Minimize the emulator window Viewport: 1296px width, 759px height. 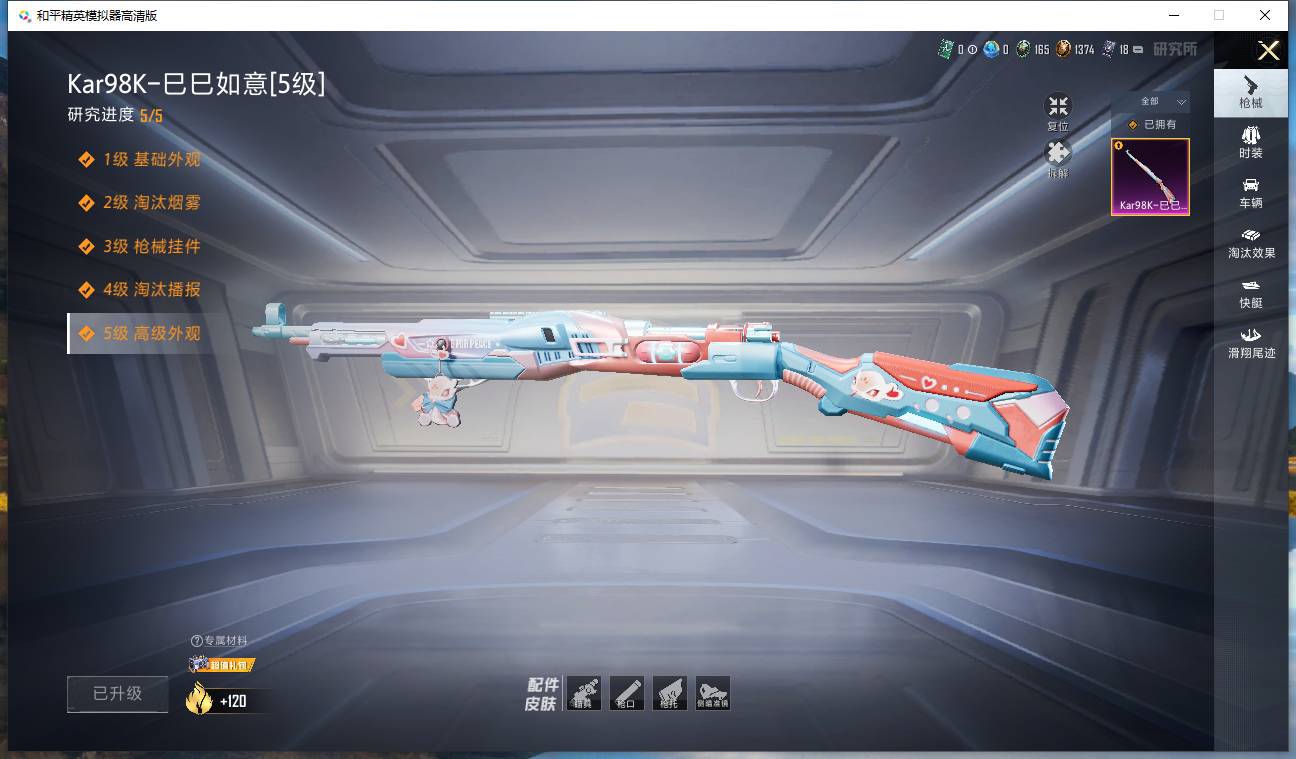click(1172, 15)
